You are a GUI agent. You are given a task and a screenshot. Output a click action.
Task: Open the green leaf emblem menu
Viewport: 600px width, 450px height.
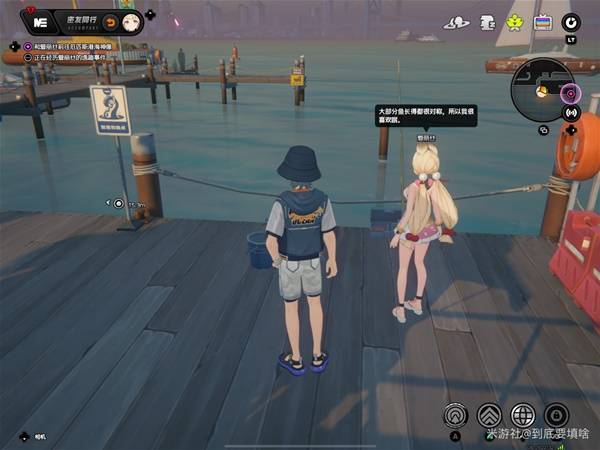[514, 21]
